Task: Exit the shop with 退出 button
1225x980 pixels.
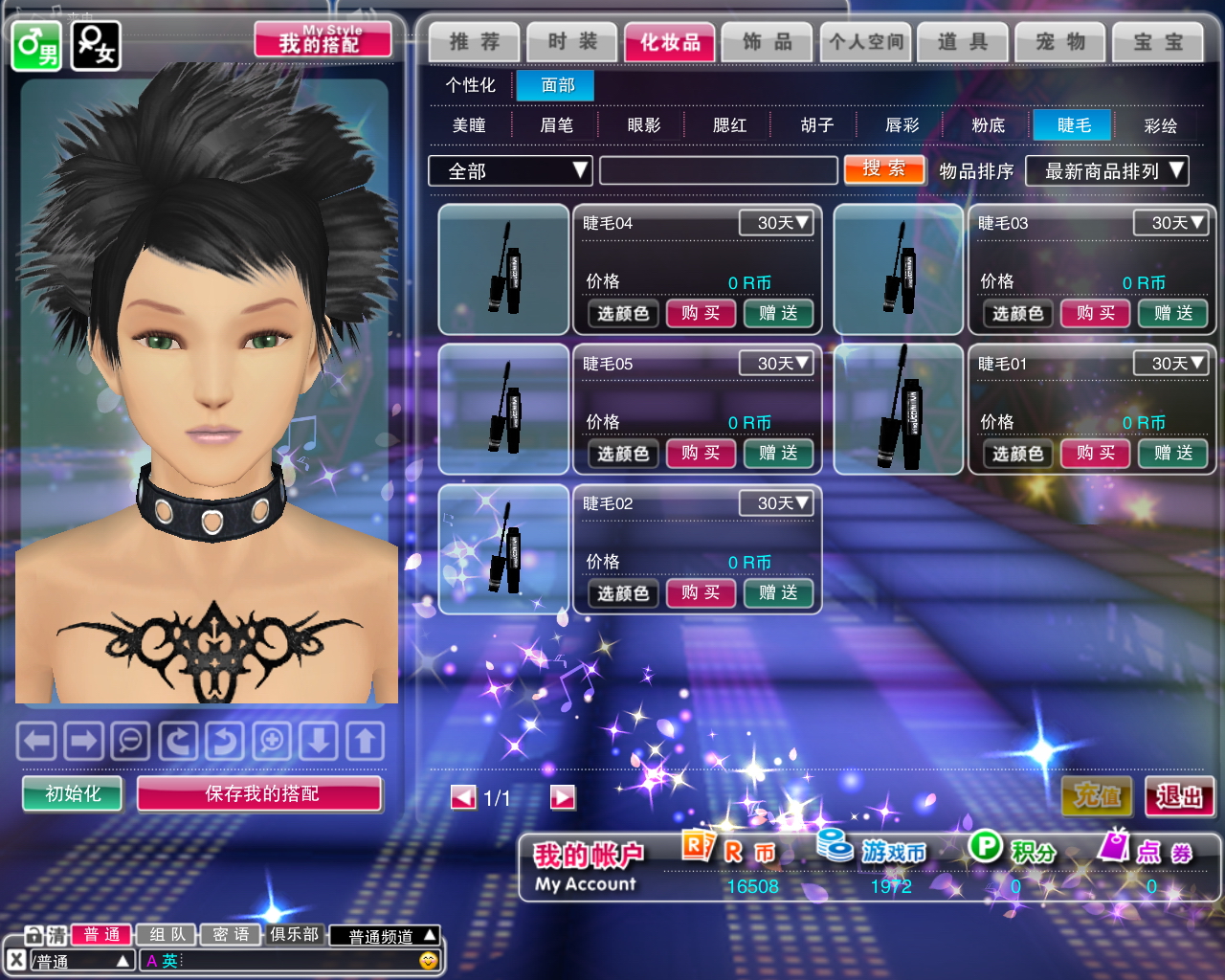Action: tap(1179, 796)
